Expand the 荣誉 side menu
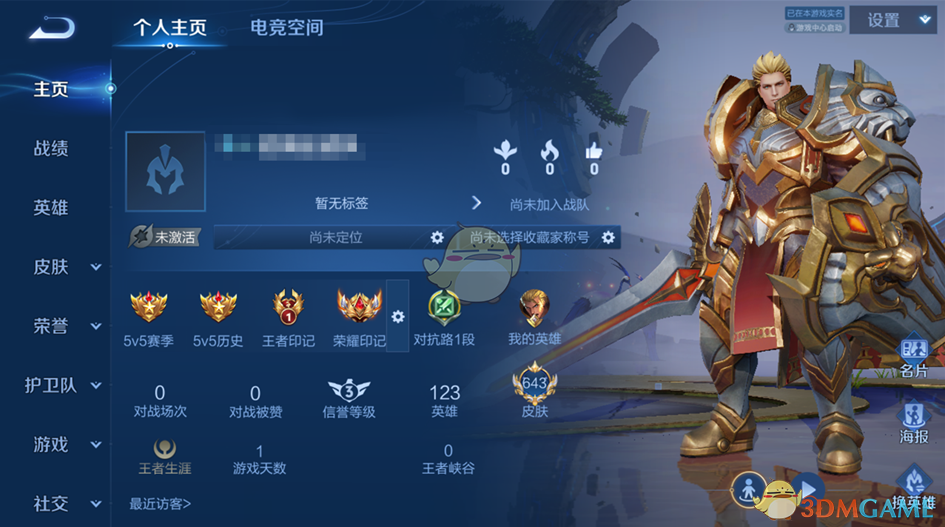The image size is (945, 527). (x=66, y=326)
